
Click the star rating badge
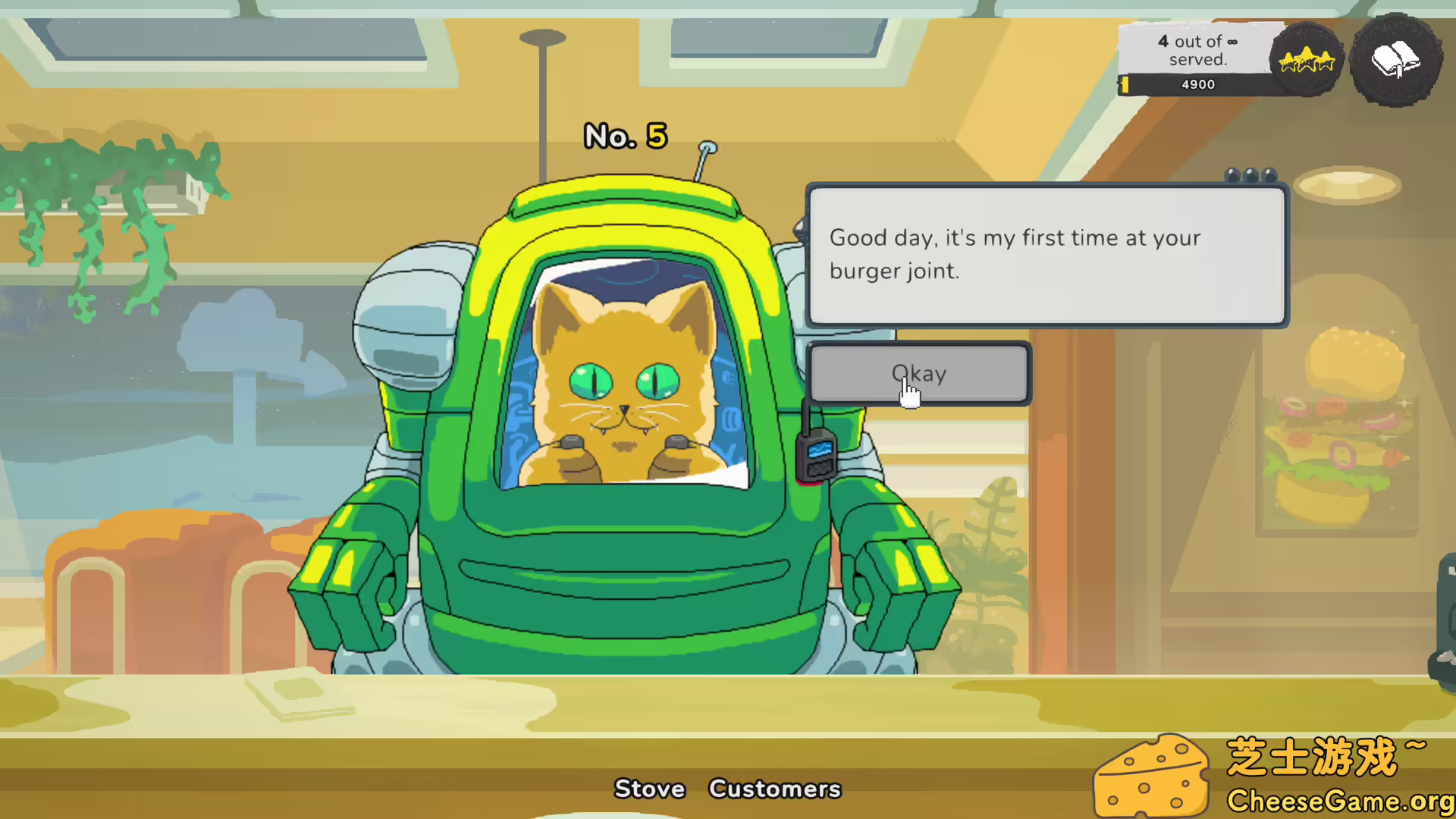[x=1306, y=61]
